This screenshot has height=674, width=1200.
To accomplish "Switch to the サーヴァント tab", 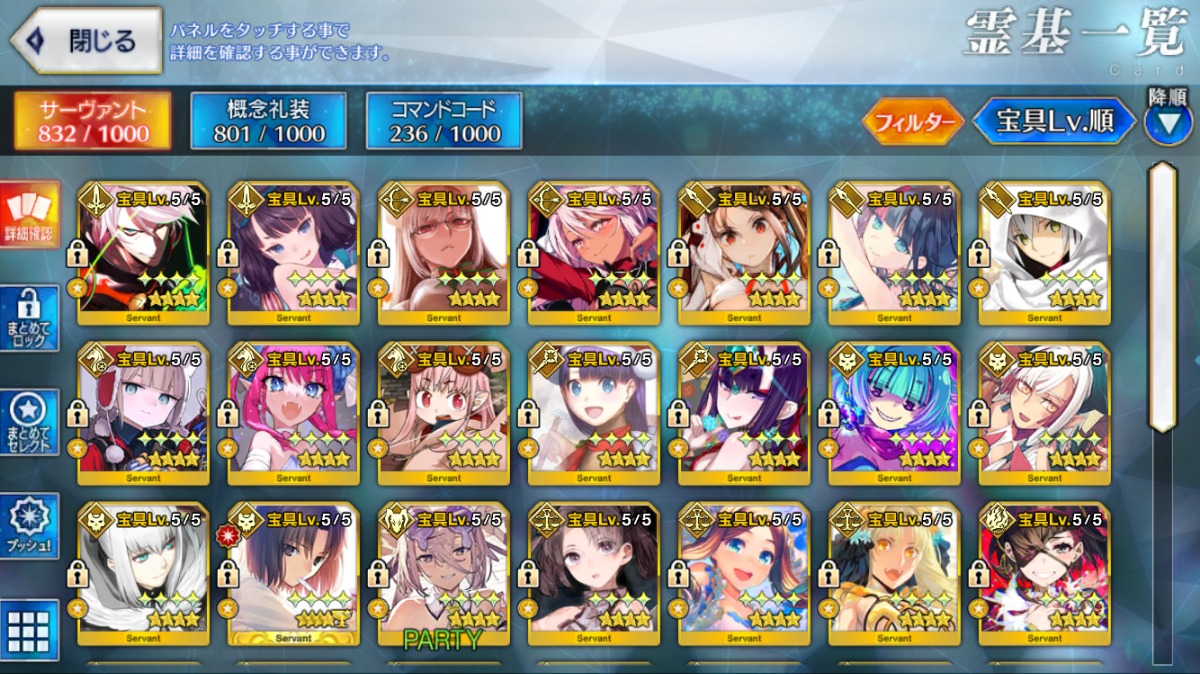I will (x=92, y=121).
